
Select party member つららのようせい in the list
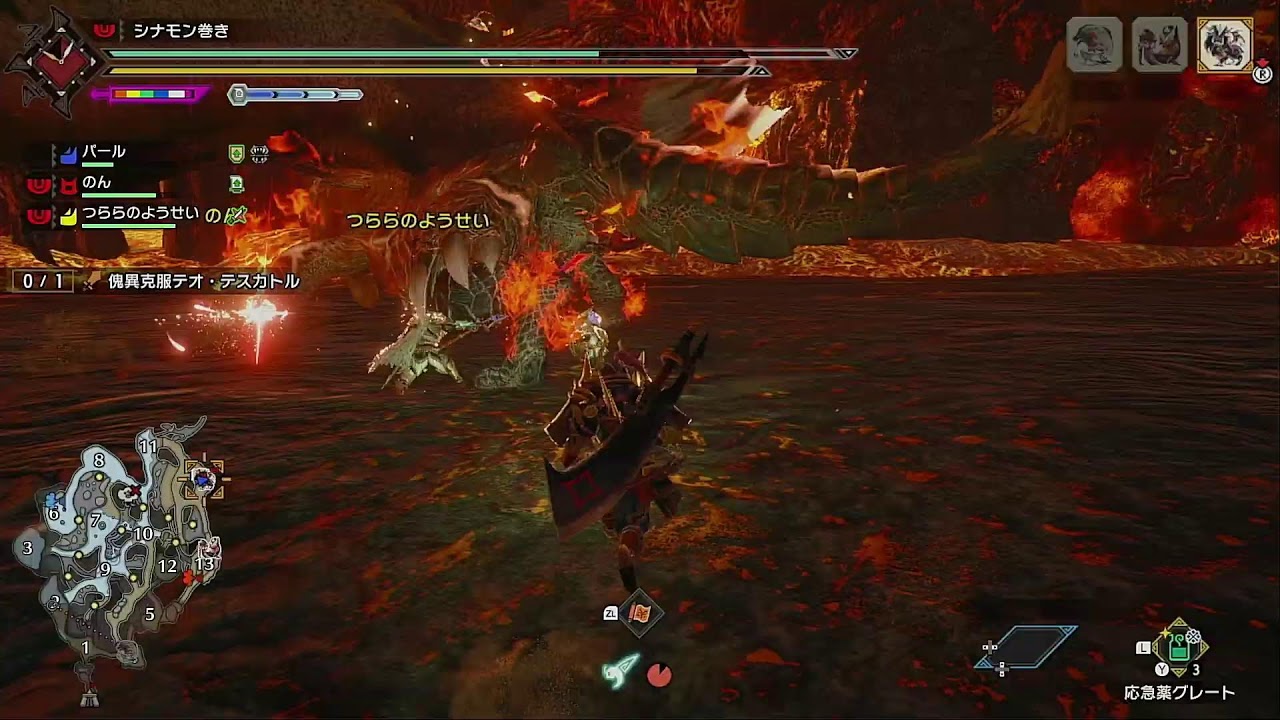point(140,214)
